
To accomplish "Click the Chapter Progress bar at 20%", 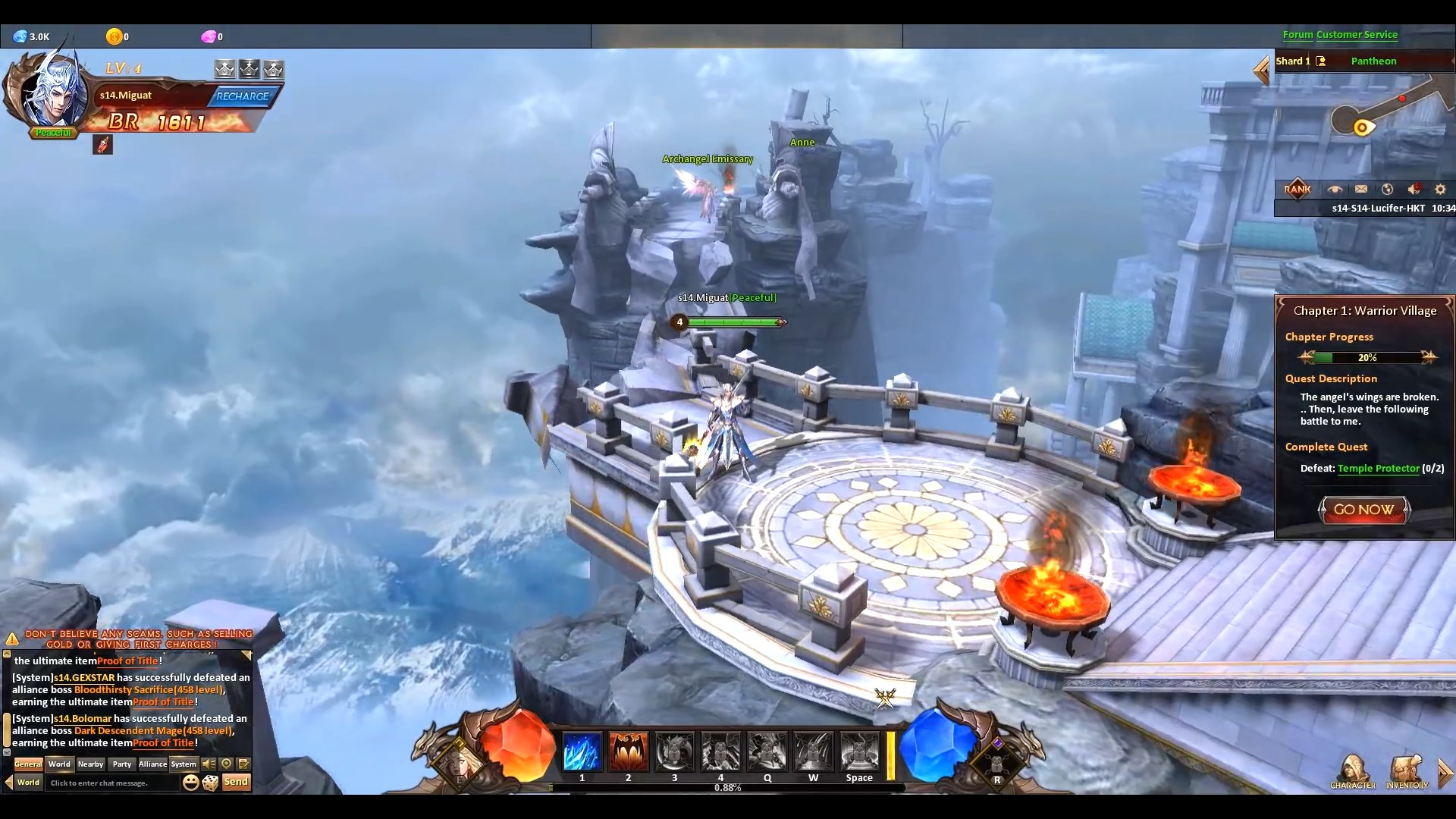I will (1367, 357).
